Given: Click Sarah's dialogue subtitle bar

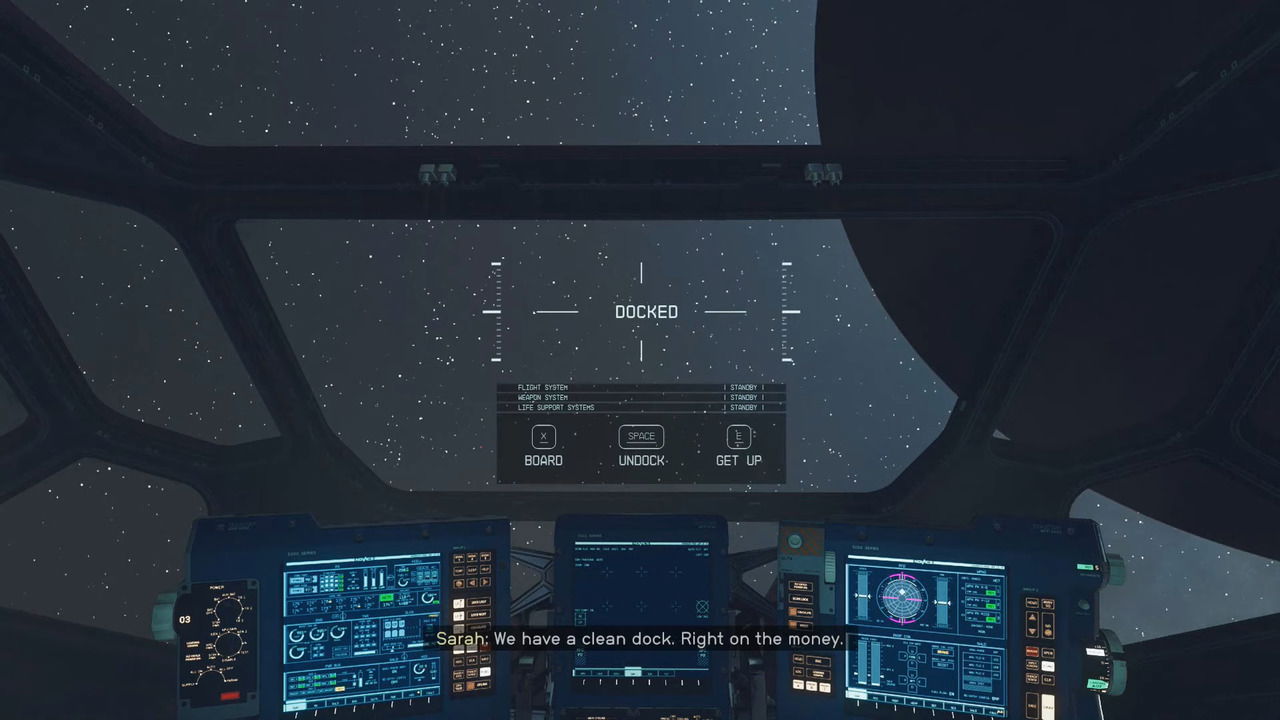Looking at the screenshot, I should coord(640,638).
